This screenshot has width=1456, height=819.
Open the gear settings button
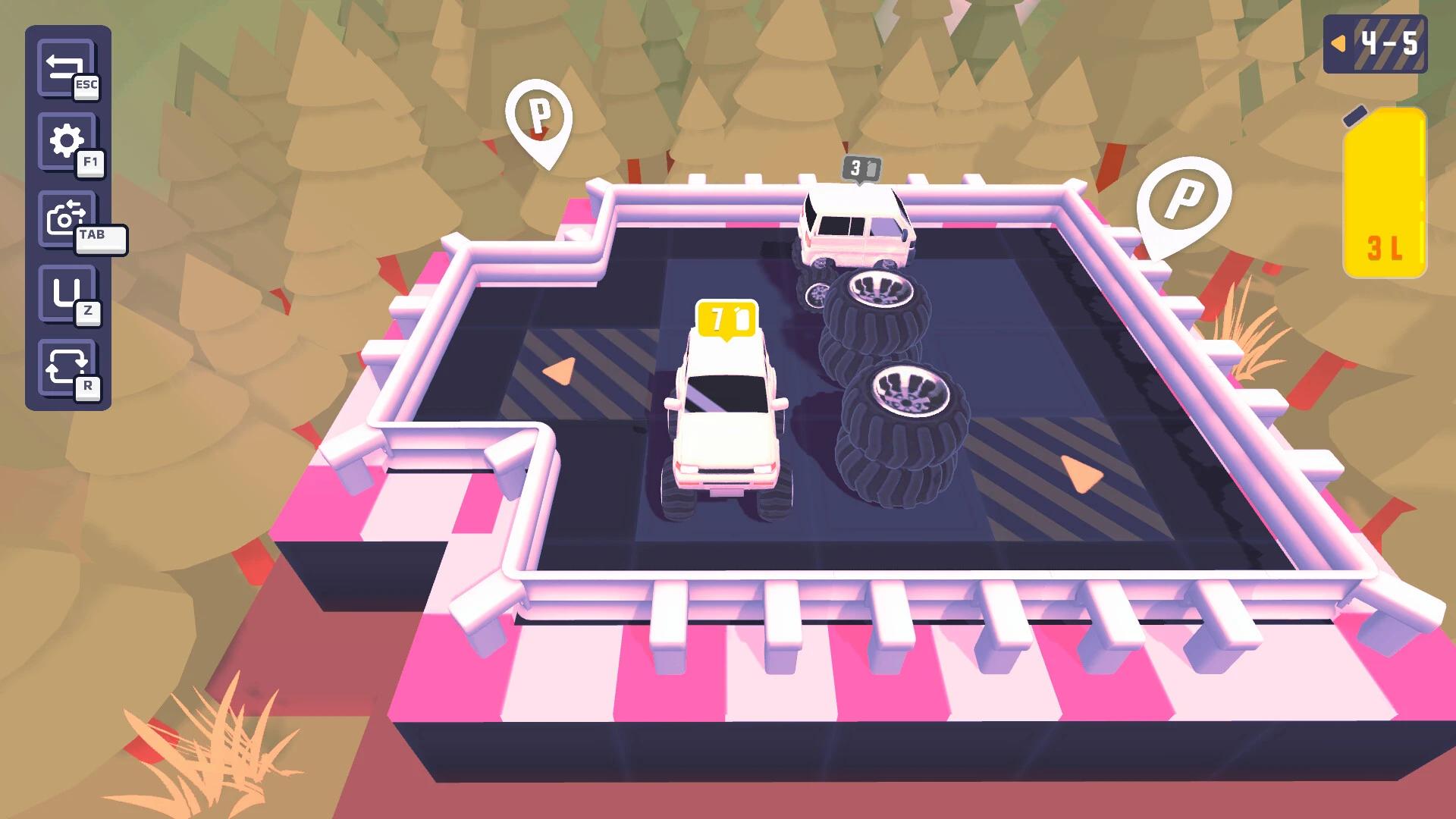coord(66,142)
